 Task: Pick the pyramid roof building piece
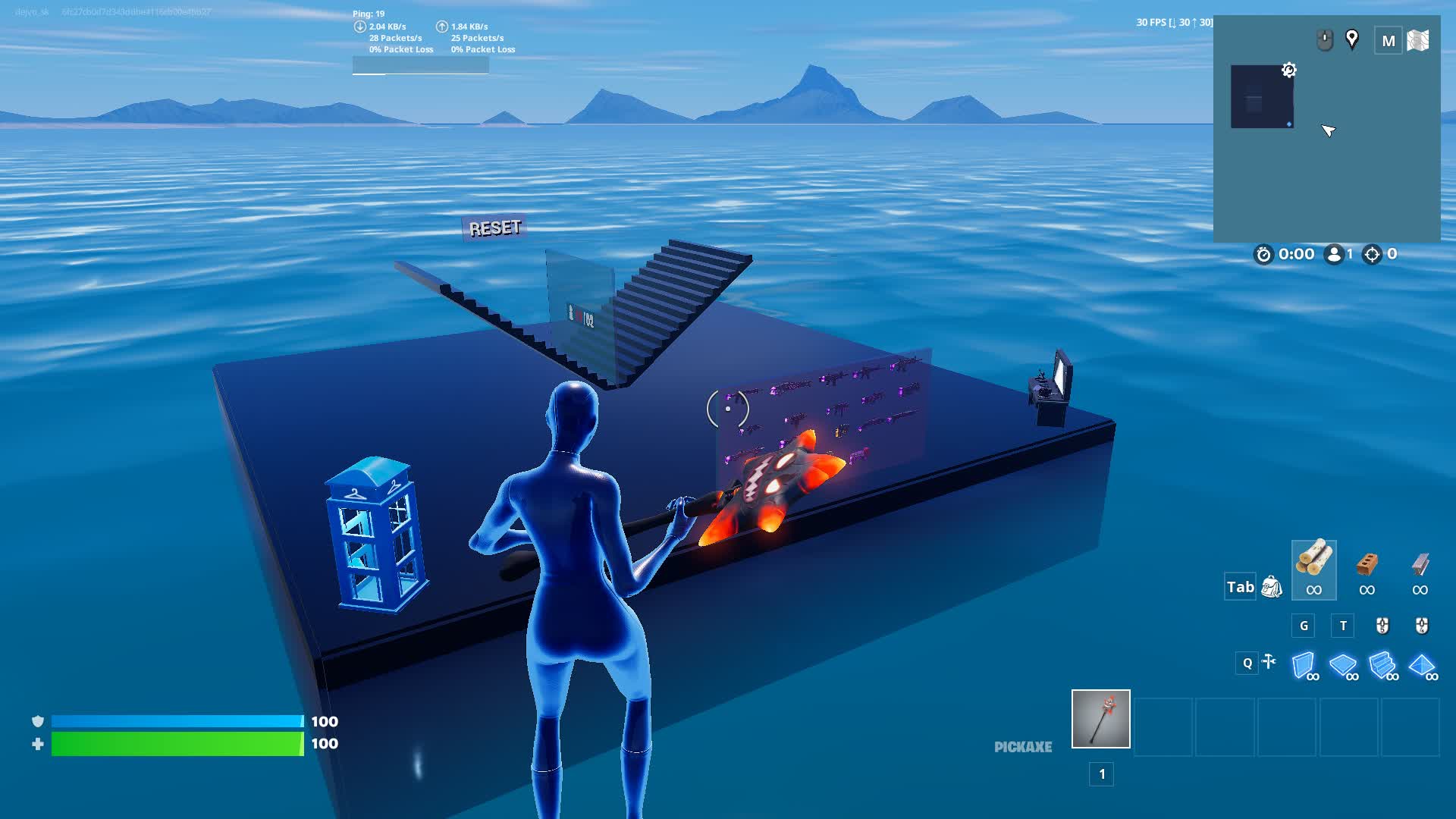pos(1422,666)
